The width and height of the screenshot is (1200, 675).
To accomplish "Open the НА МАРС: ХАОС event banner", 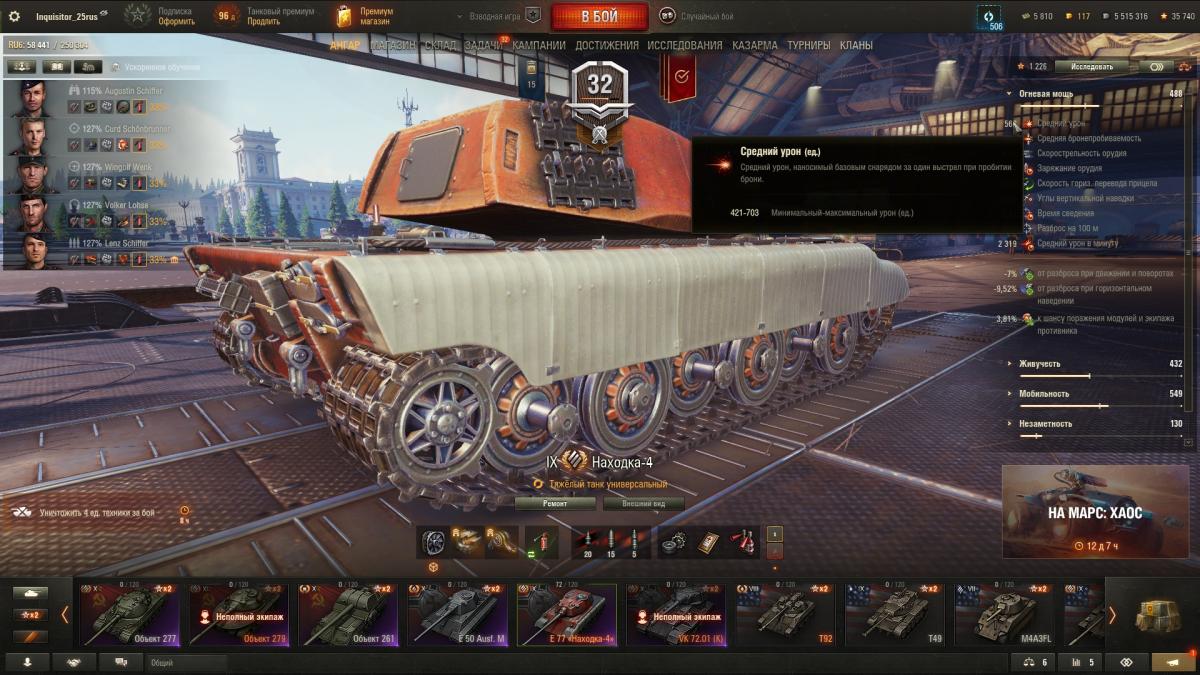I will click(x=1095, y=513).
